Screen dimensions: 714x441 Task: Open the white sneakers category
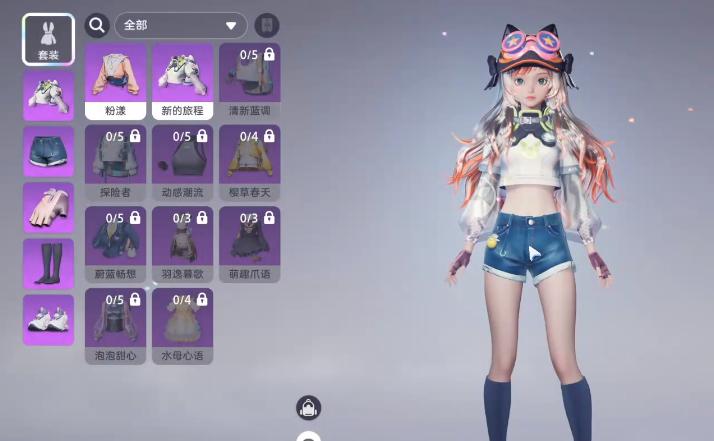pos(48,319)
